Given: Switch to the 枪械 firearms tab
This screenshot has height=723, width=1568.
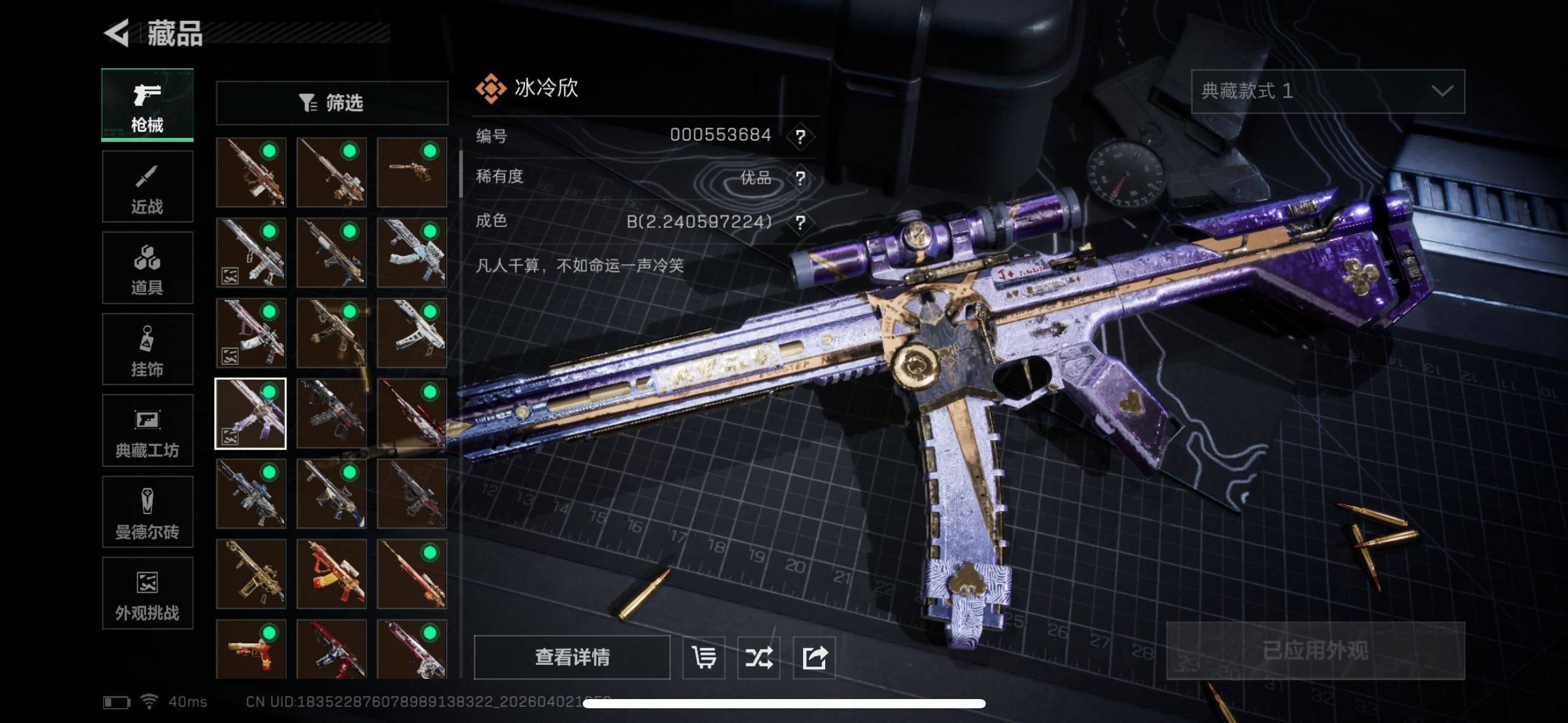Looking at the screenshot, I should tap(147, 105).
